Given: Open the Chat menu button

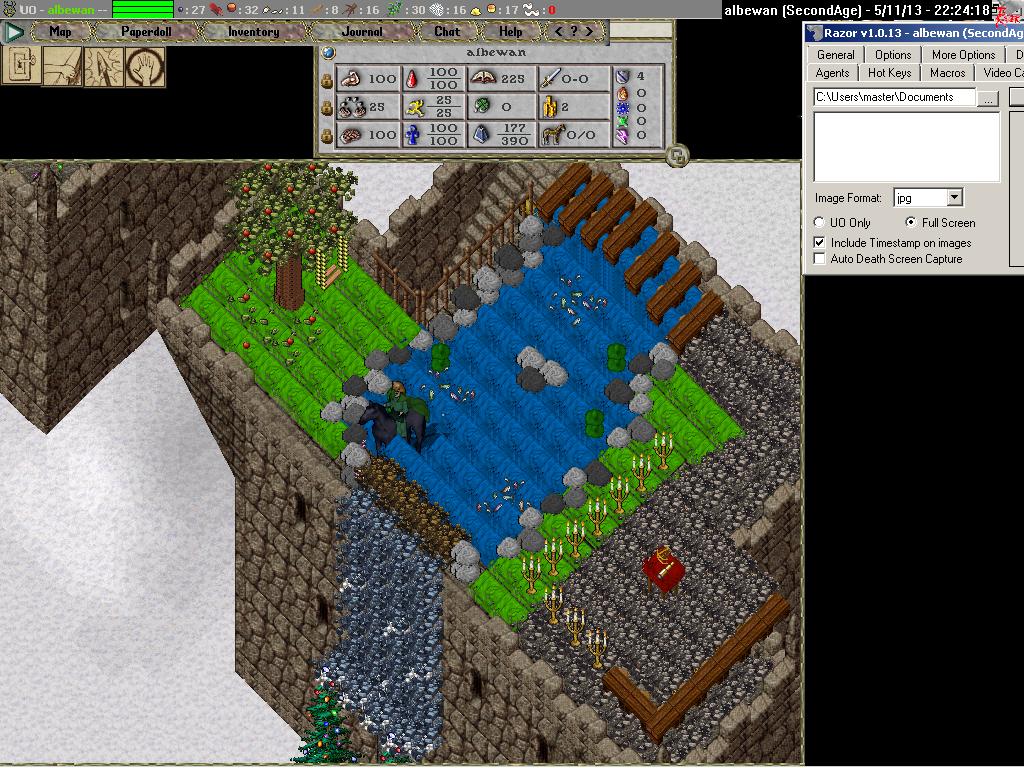Looking at the screenshot, I should coord(447,31).
